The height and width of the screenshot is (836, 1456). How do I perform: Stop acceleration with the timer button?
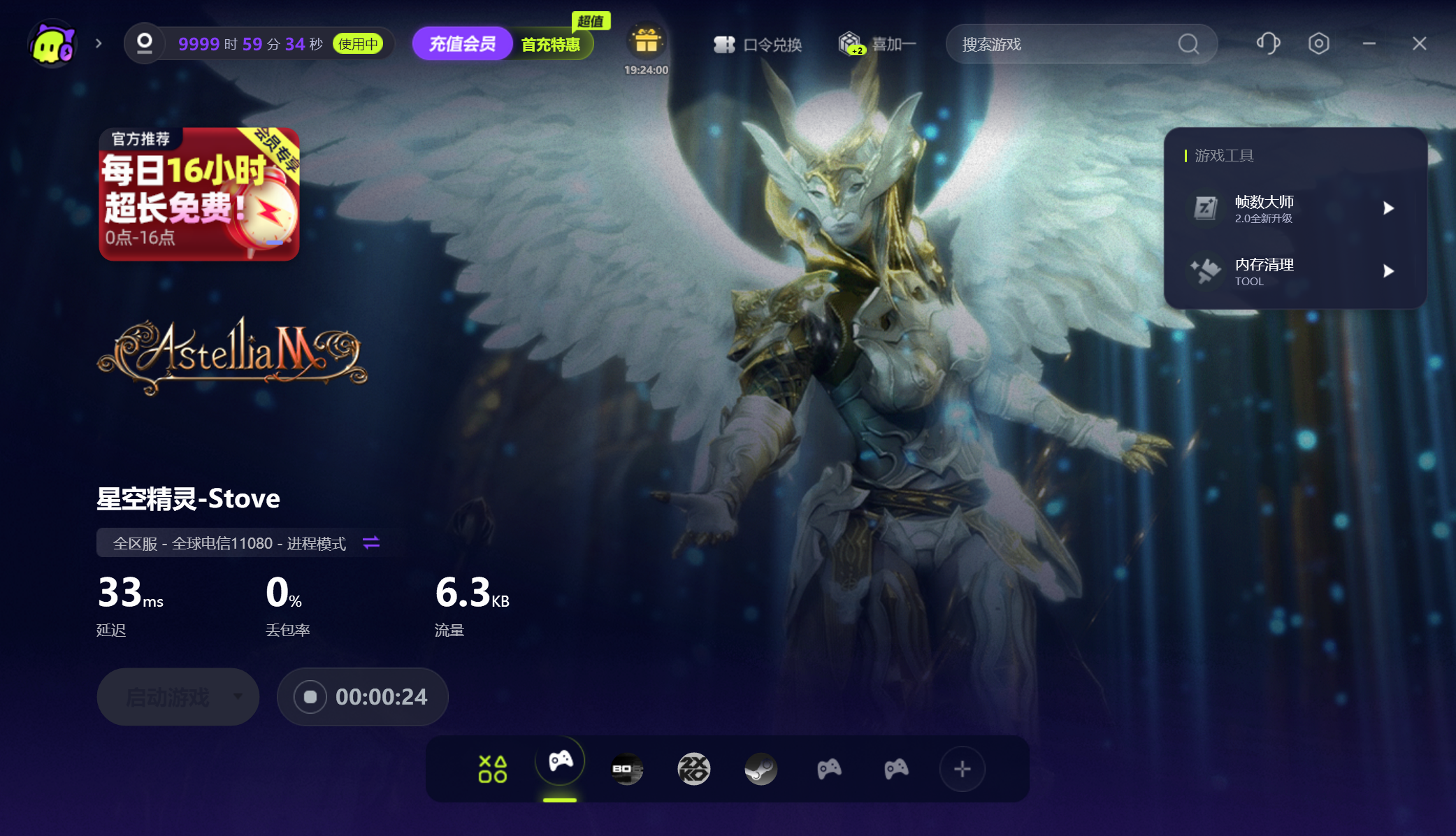(x=310, y=697)
